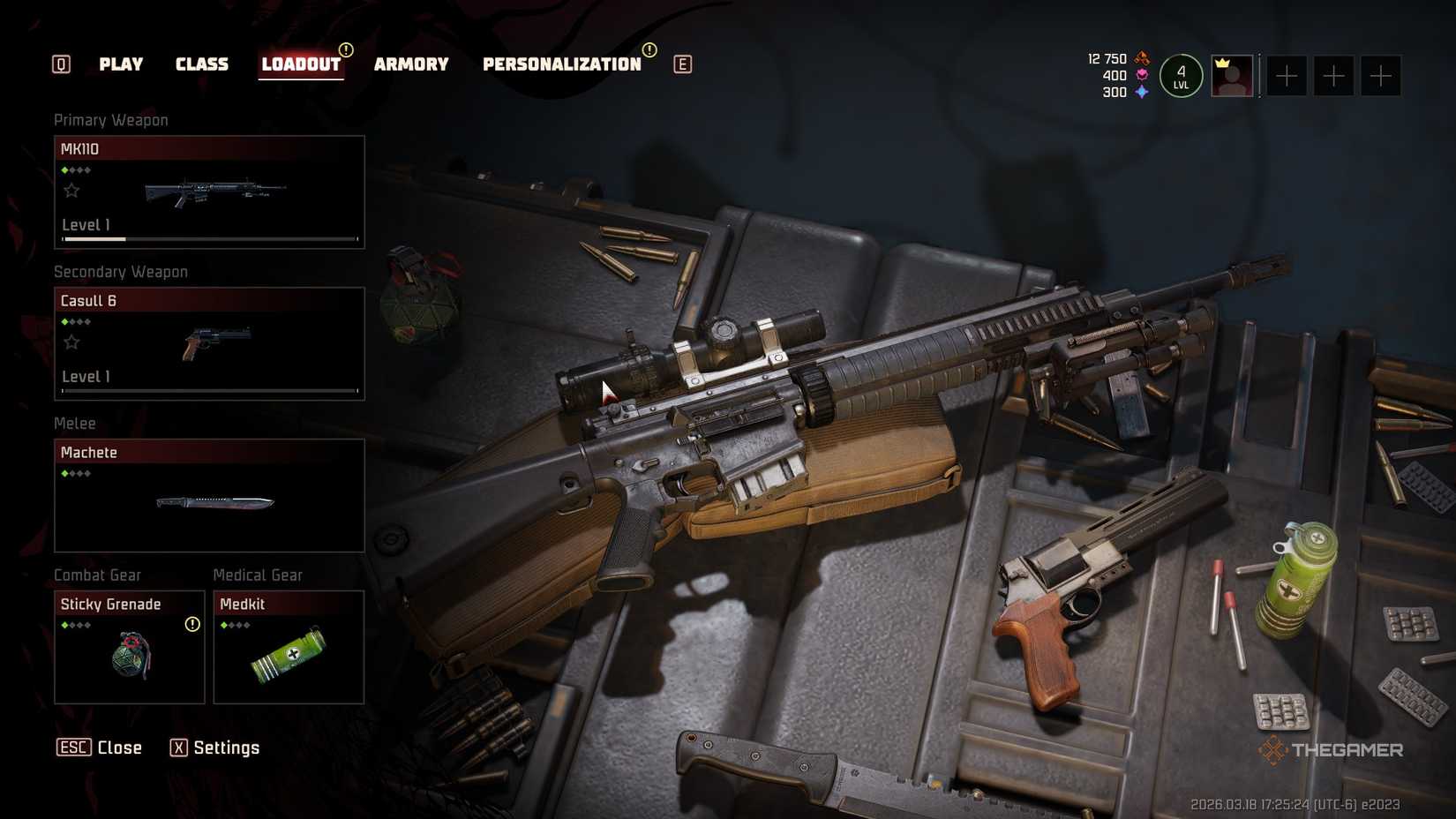Click the Loadout warning exclamation icon
Screen dimensions: 1456x819
pyautogui.click(x=345, y=52)
